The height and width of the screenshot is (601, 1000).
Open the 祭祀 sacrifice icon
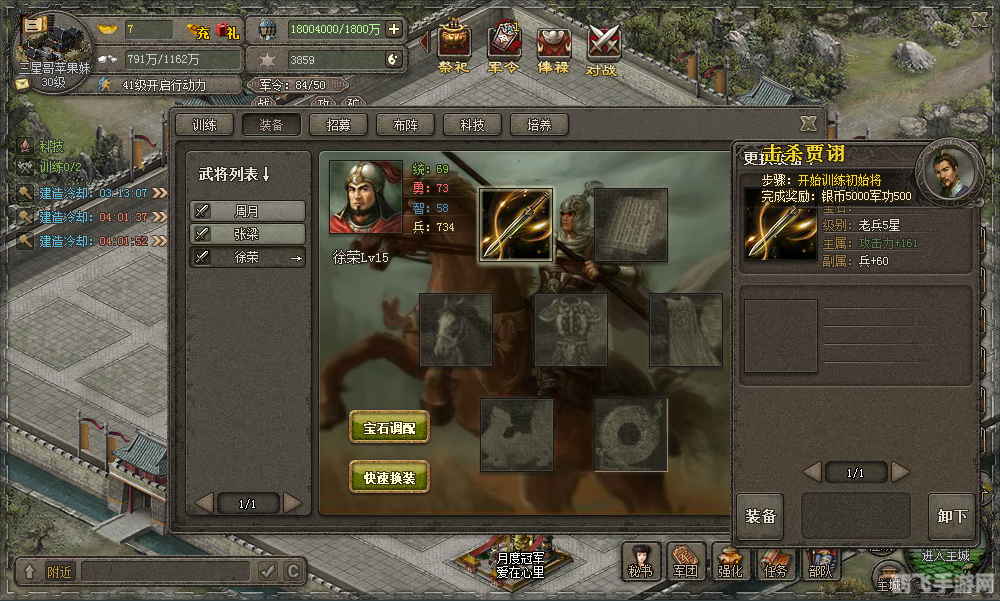coord(453,48)
